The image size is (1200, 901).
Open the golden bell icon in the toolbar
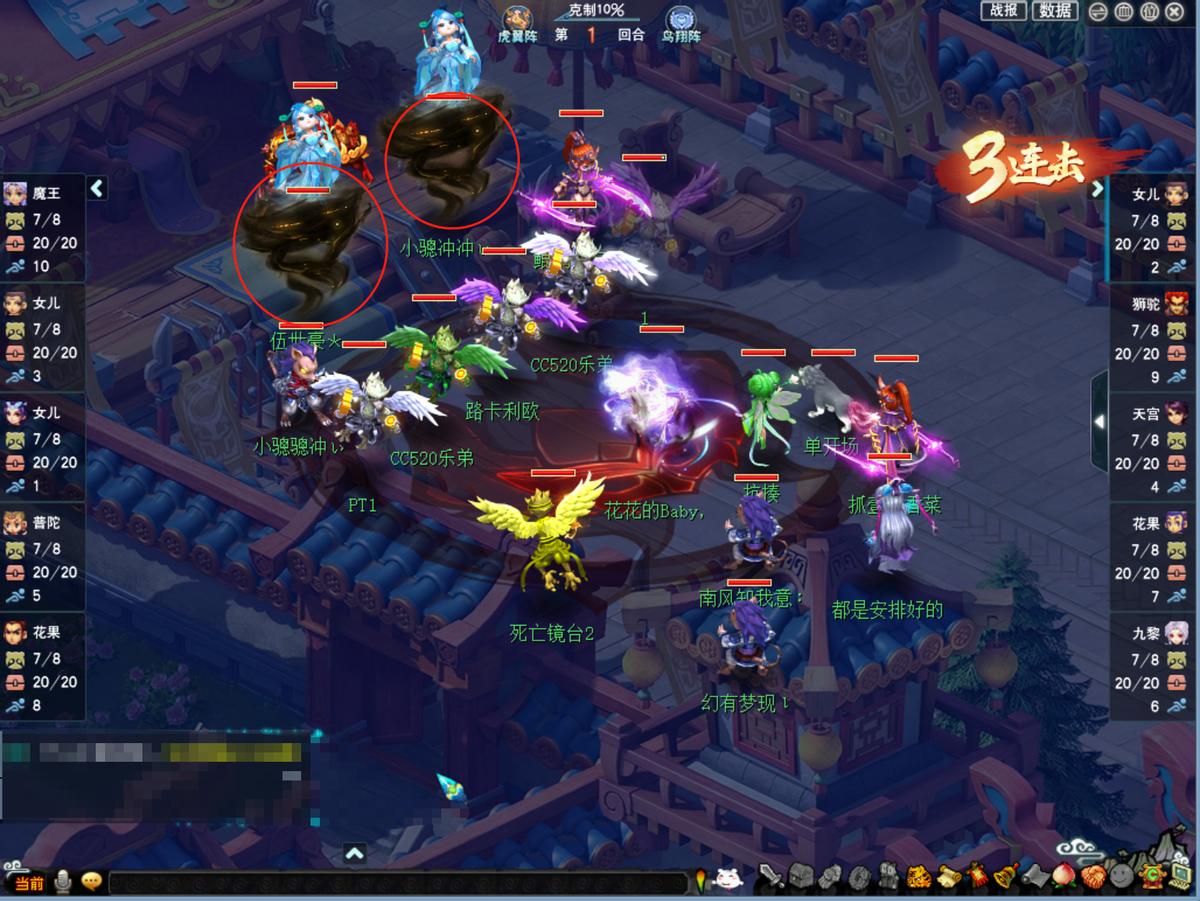click(x=1004, y=877)
